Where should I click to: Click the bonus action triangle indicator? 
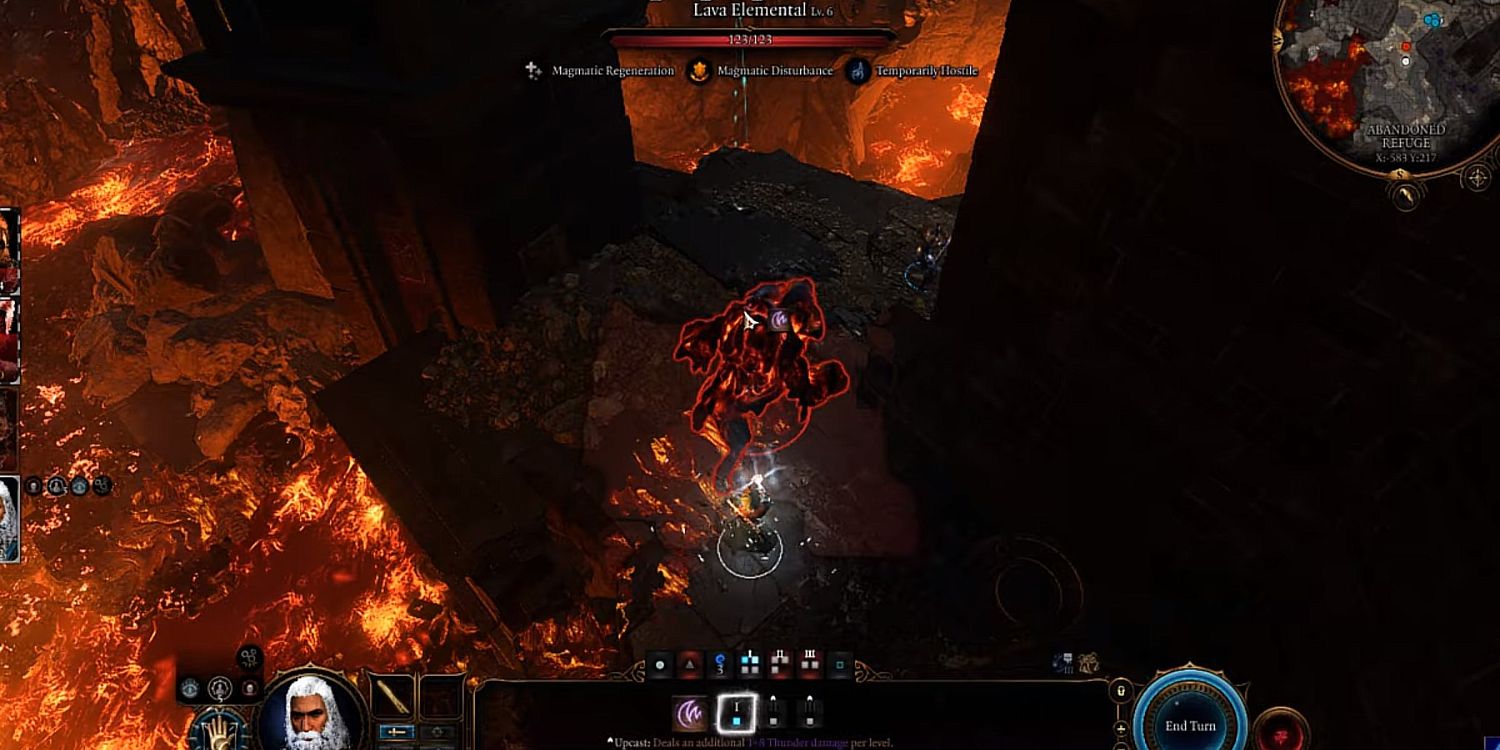tap(690, 664)
